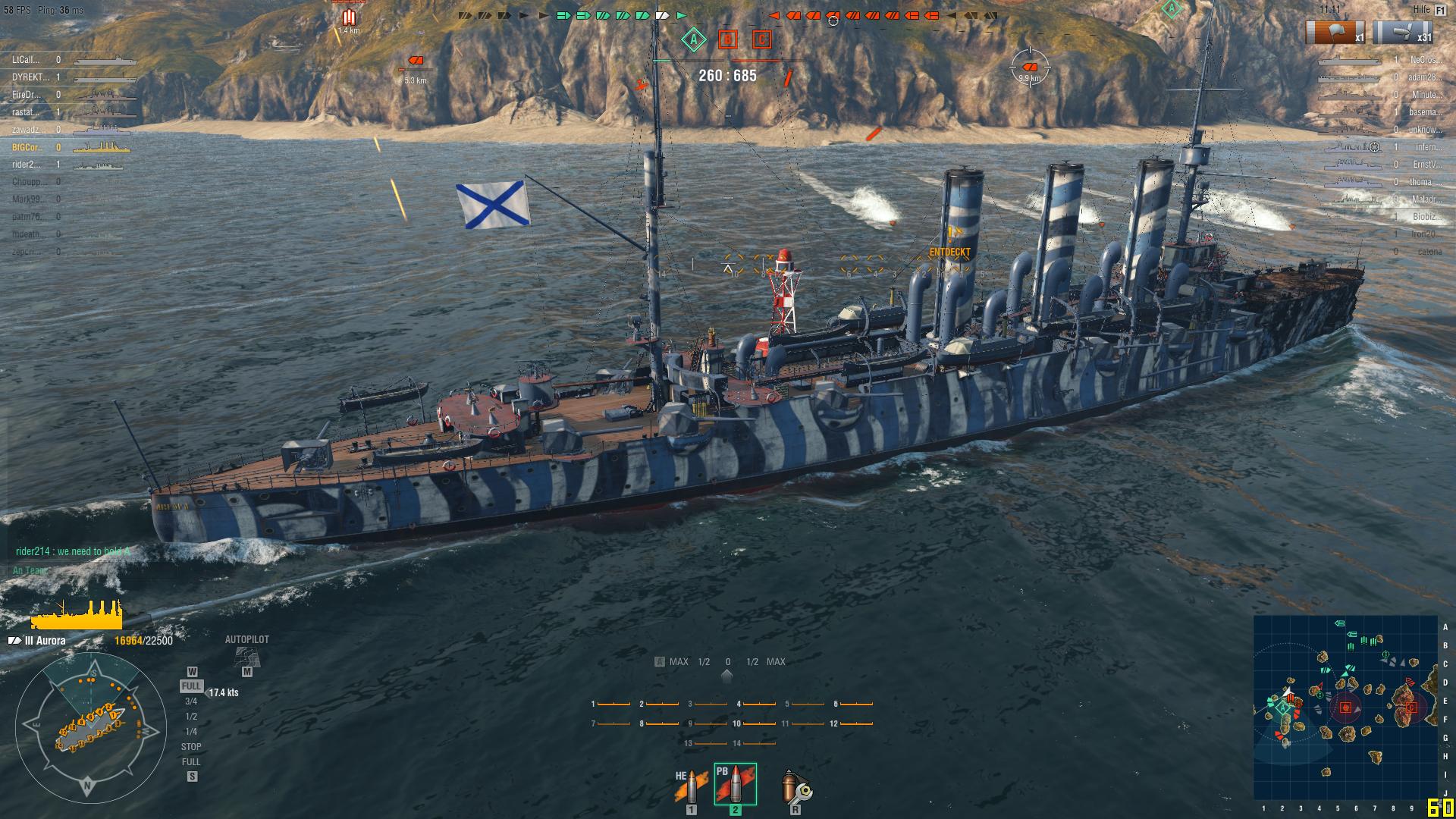Select teammate LtCall in the team list
The height and width of the screenshot is (819, 1456).
tap(26, 60)
